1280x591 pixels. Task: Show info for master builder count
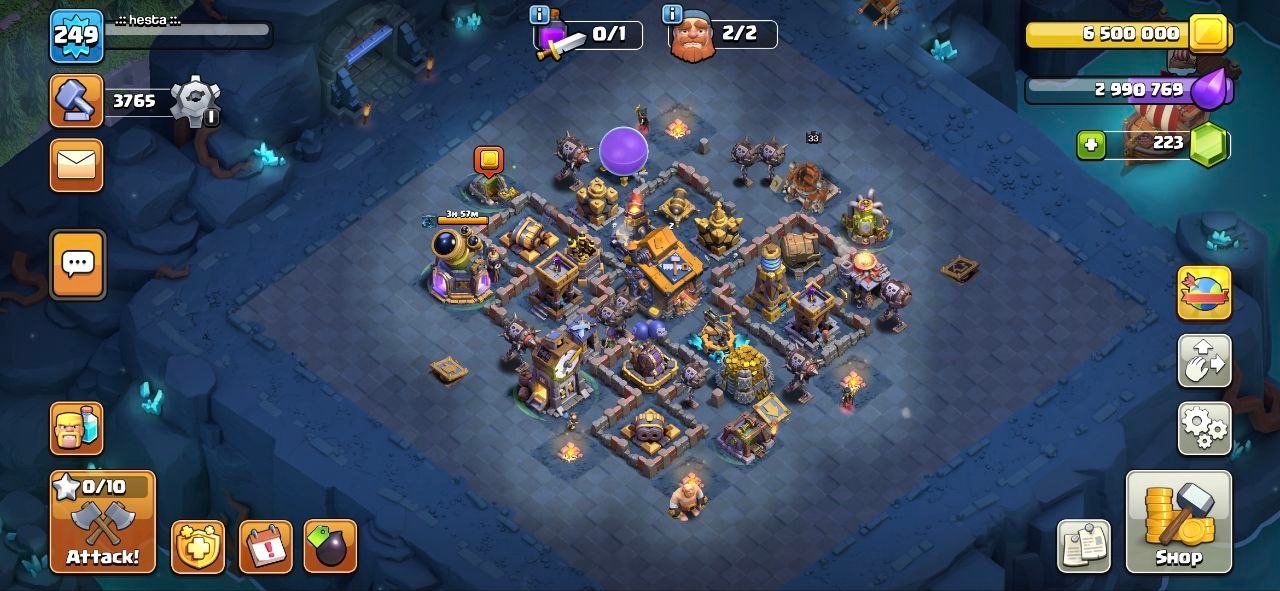[672, 14]
